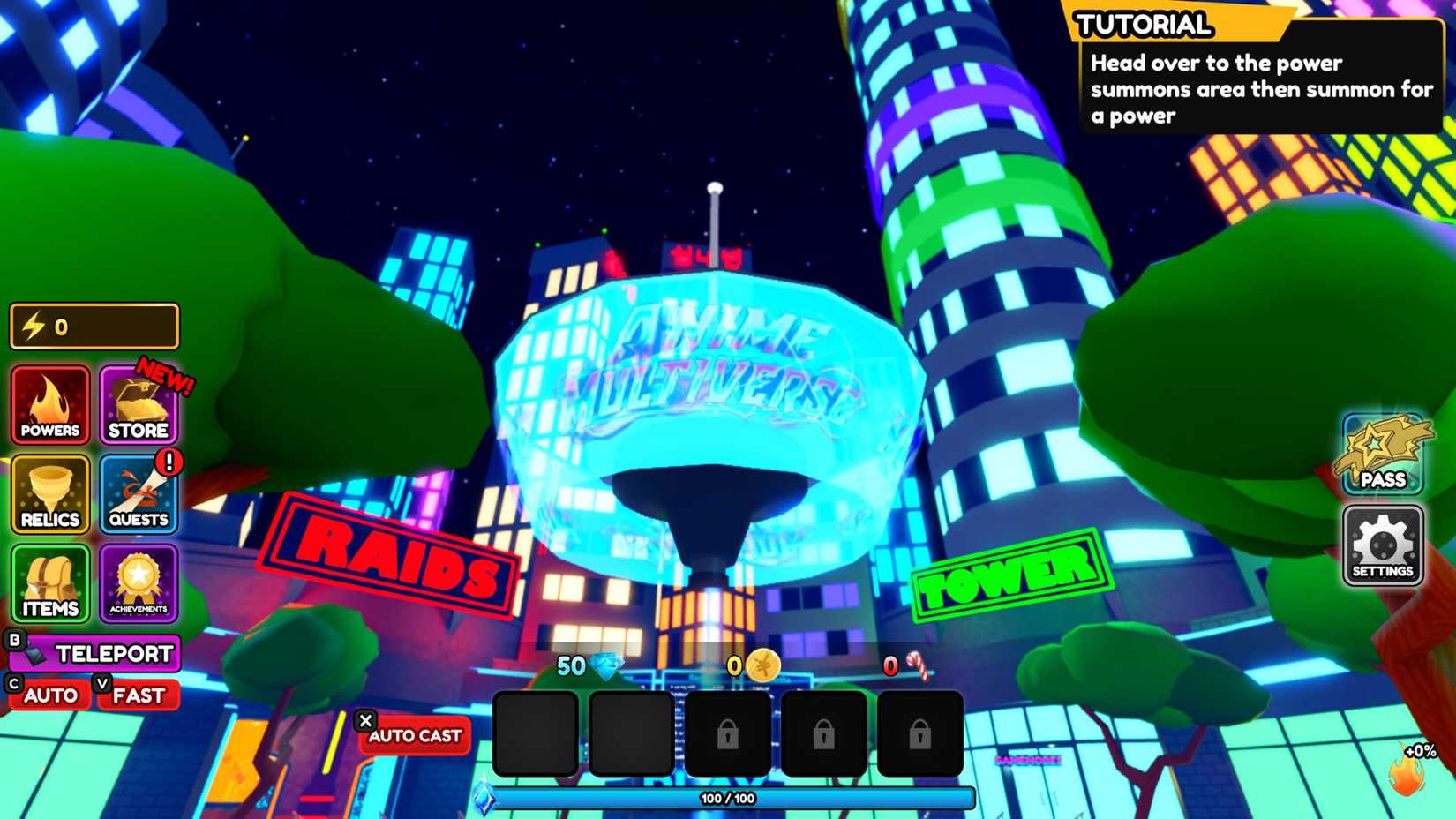Disable Auto Cast with the X
Viewport: 1456px width, 819px height.
[x=366, y=720]
